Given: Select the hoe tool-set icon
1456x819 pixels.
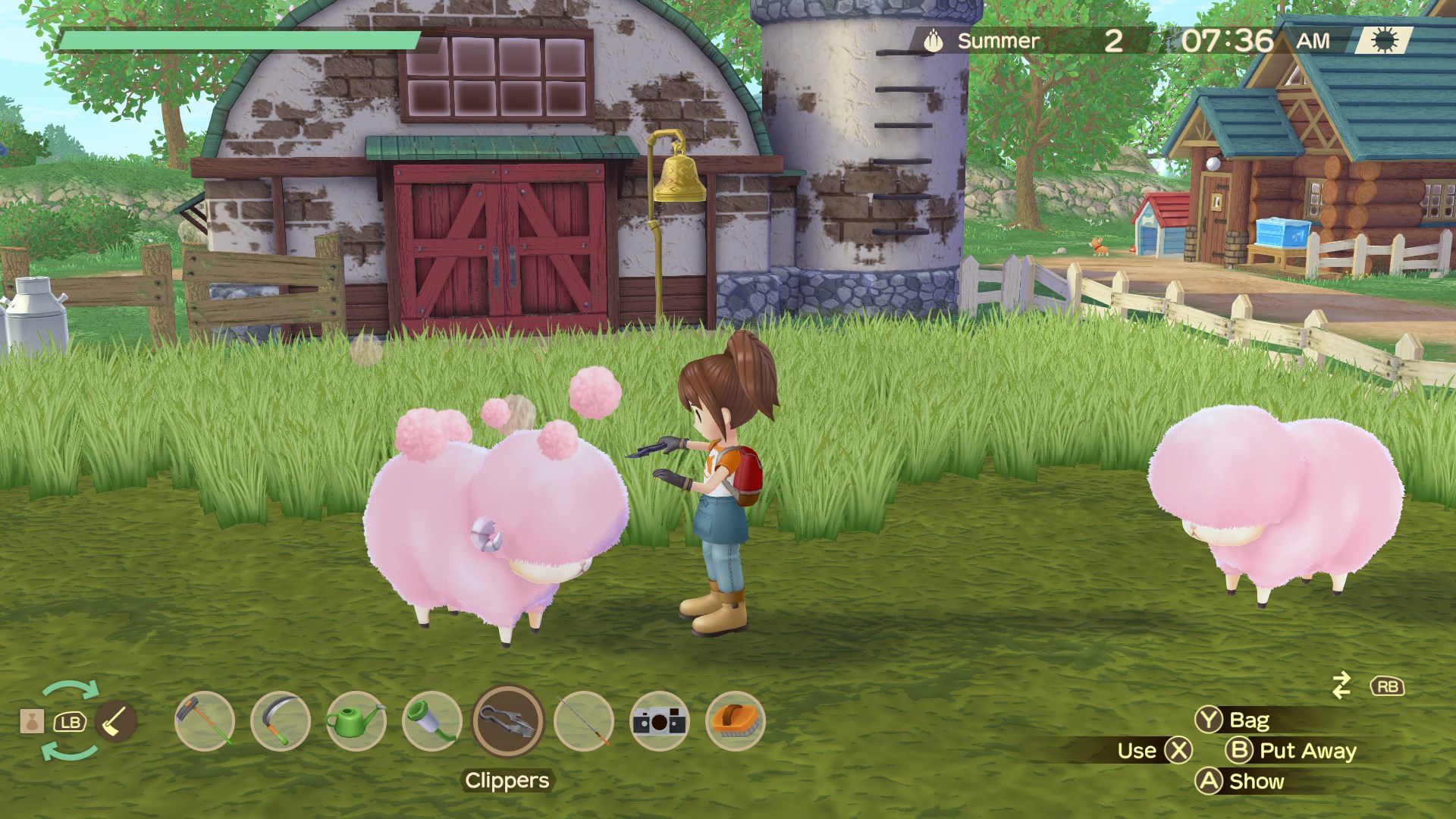Looking at the screenshot, I should click(116, 721).
